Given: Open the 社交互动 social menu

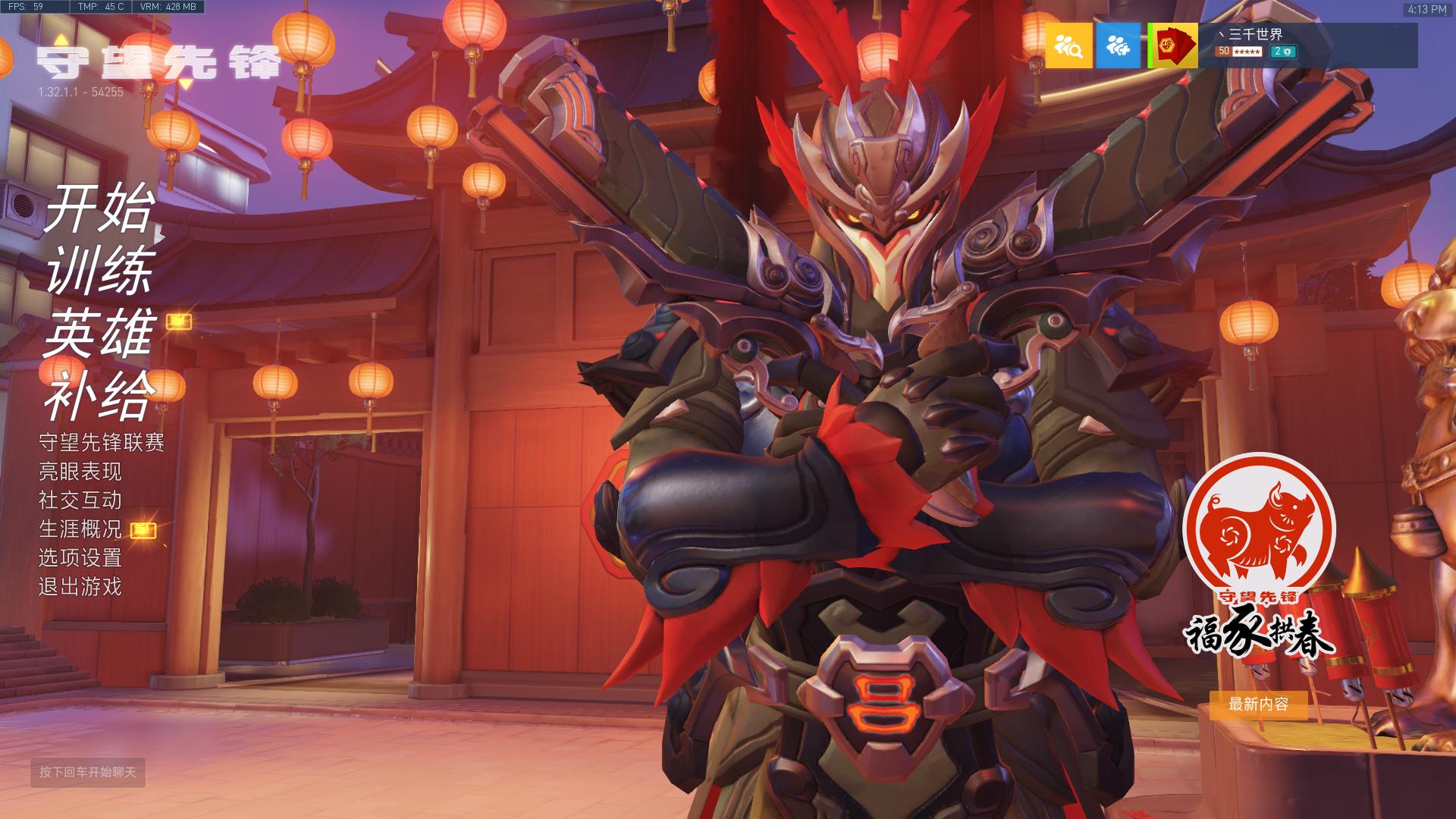Looking at the screenshot, I should pos(80,500).
